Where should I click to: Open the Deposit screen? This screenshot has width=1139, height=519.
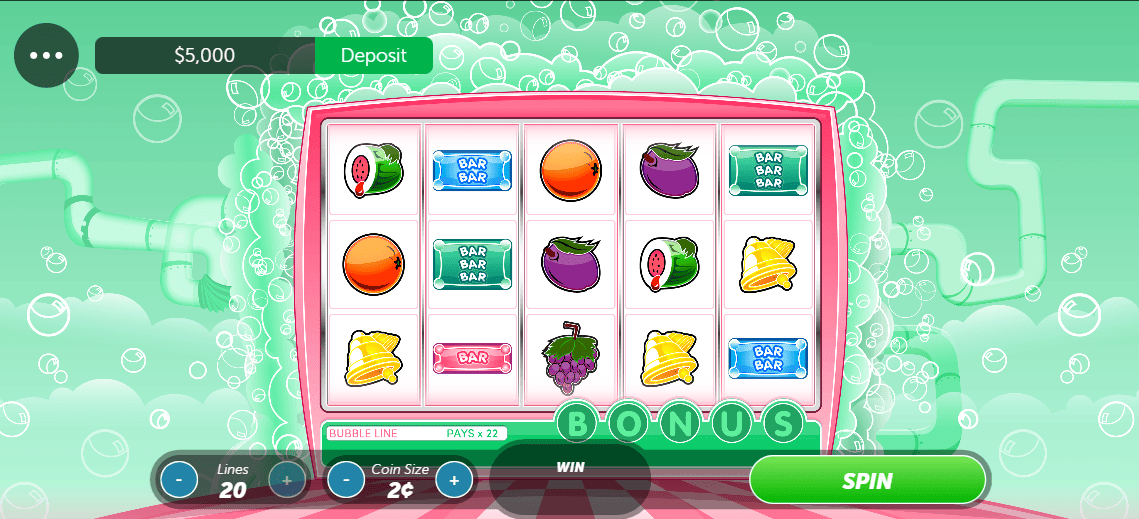(373, 56)
